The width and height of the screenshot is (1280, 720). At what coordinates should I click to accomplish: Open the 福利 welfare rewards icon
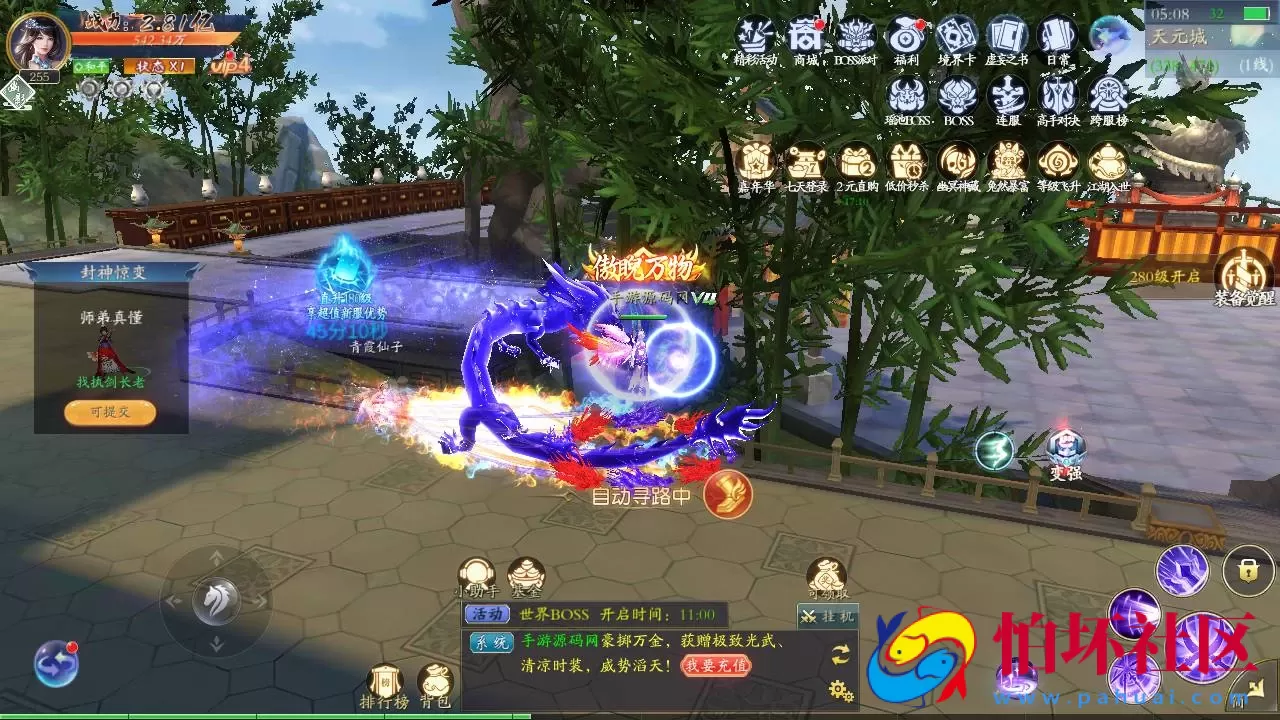(x=908, y=35)
